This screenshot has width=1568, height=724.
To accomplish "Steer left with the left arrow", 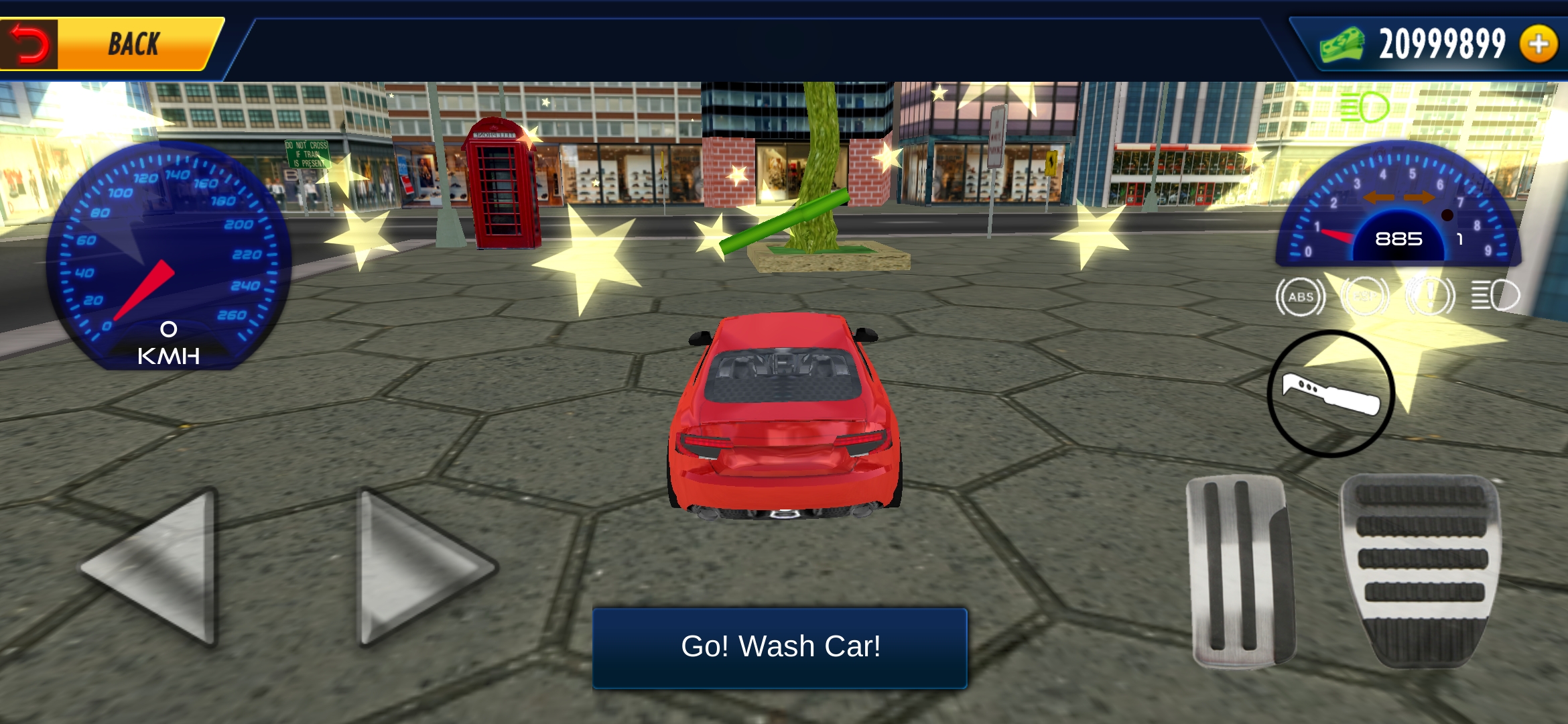I will (x=155, y=567).
